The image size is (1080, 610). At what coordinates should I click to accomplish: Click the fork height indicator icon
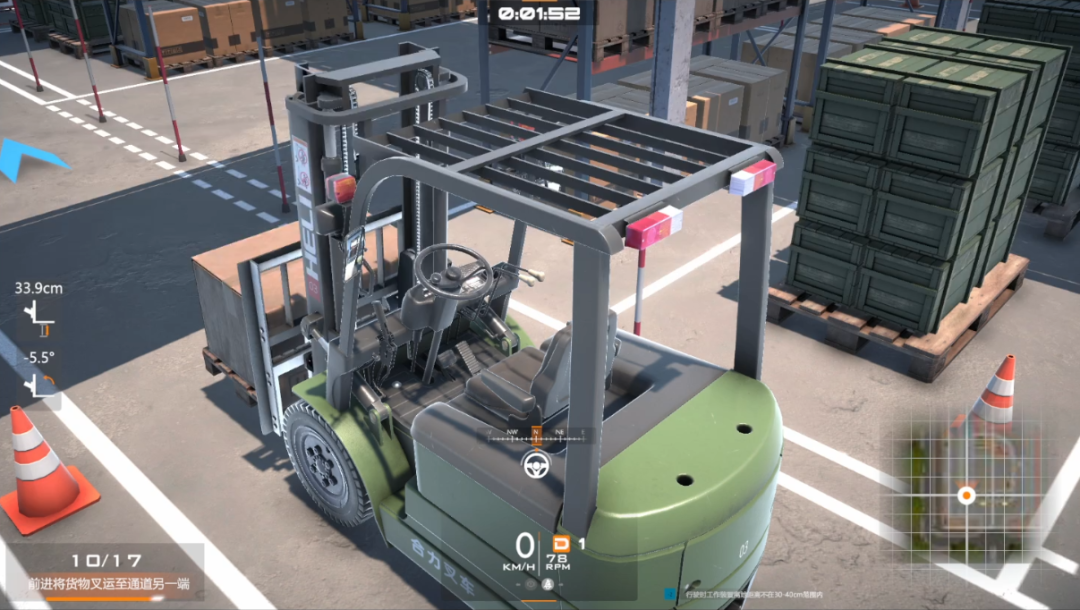point(40,316)
